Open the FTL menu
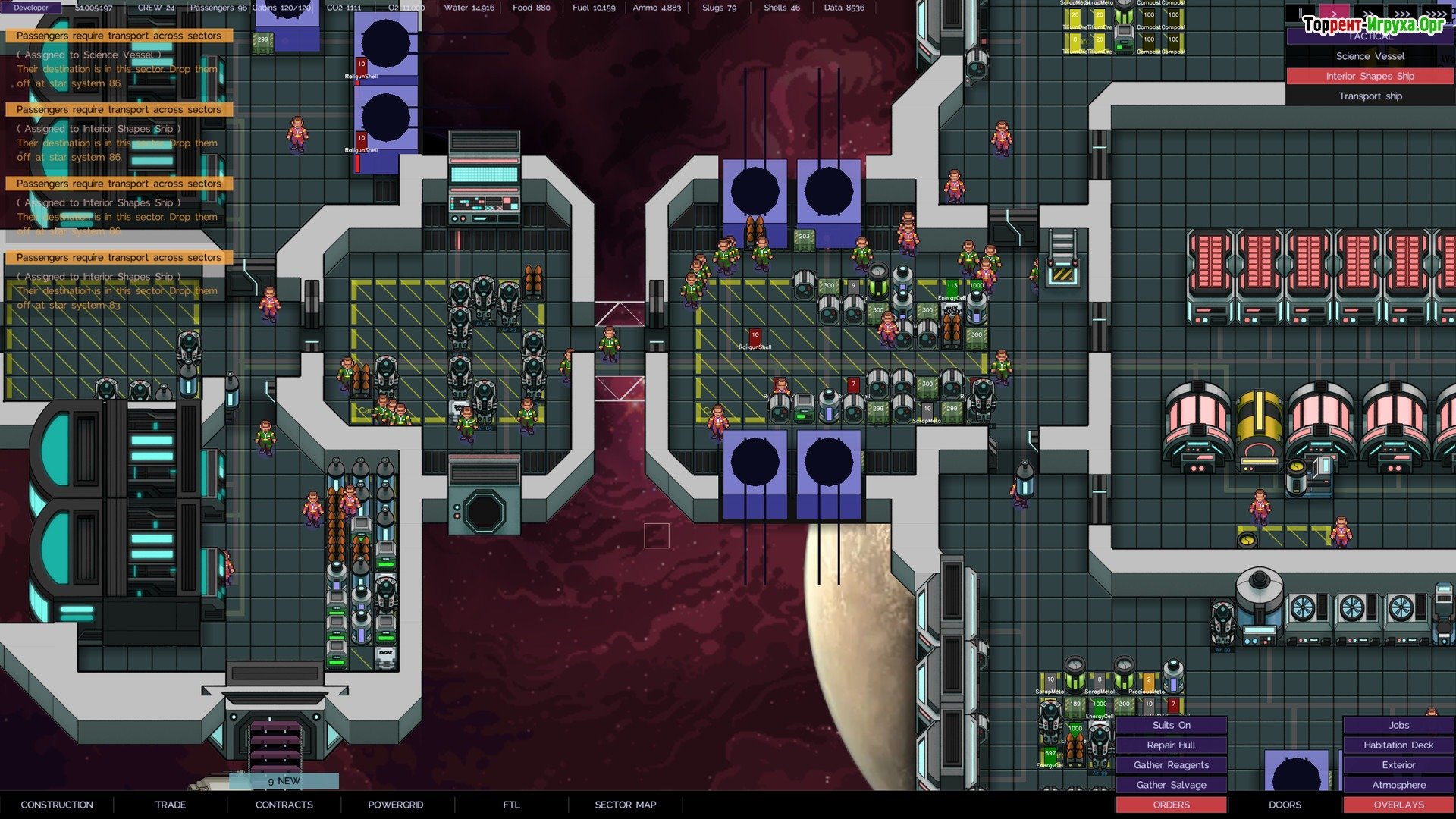The height and width of the screenshot is (819, 1456). [511, 805]
